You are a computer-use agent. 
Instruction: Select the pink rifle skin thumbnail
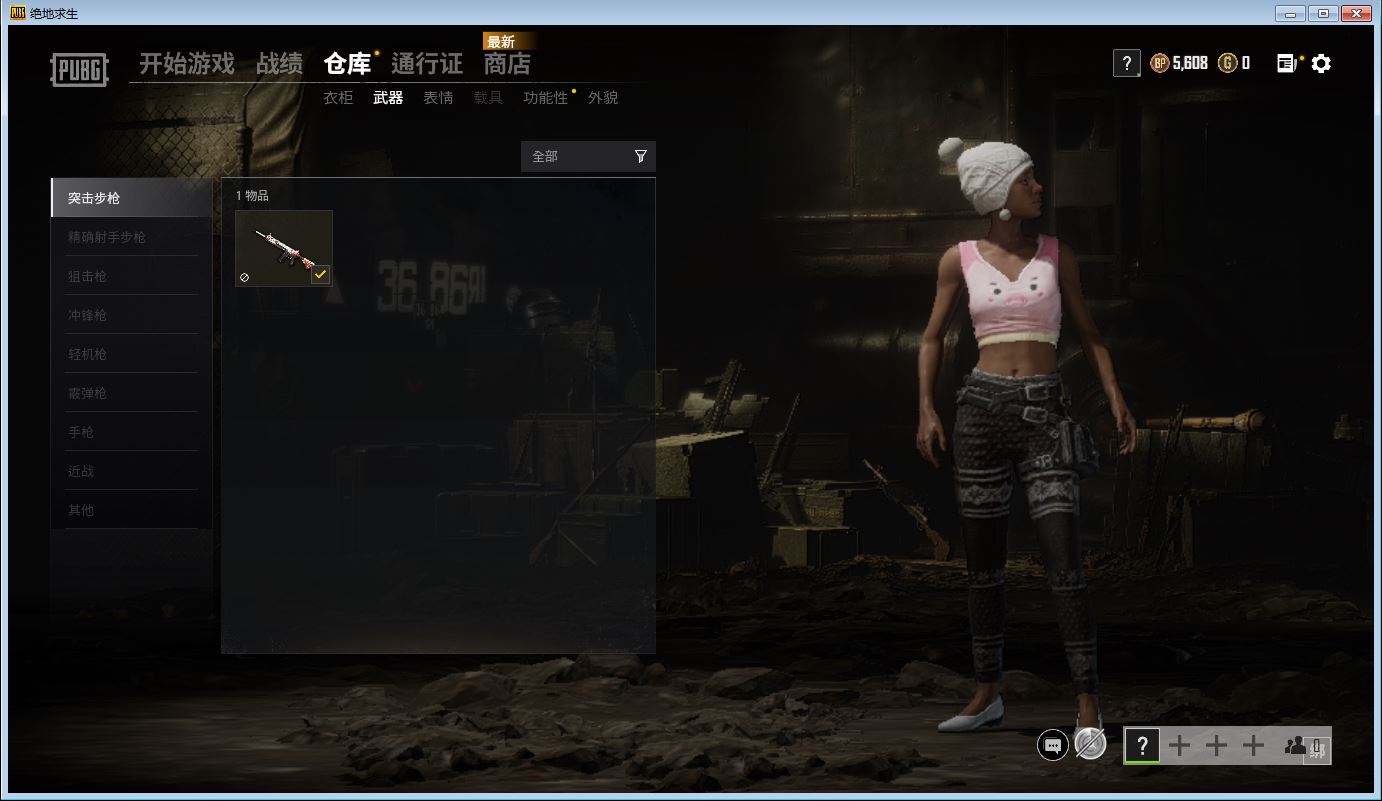284,248
